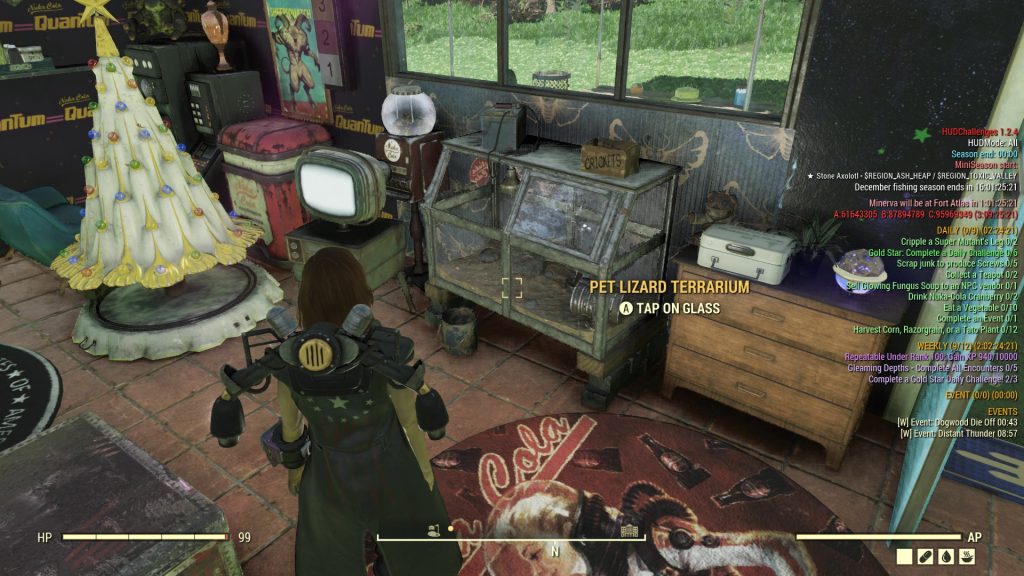Click the Harvest Corn, Razorgrain, Tato challenge

pos(935,329)
